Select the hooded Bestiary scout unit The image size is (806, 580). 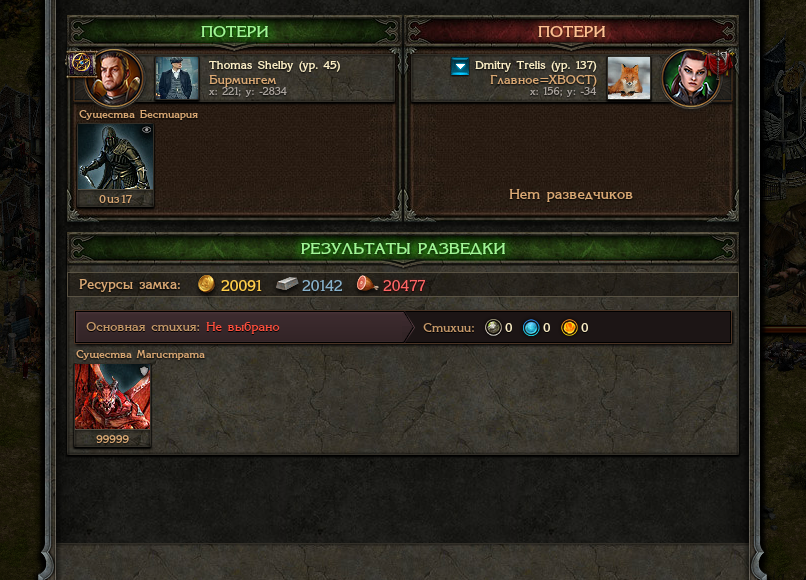tap(116, 158)
